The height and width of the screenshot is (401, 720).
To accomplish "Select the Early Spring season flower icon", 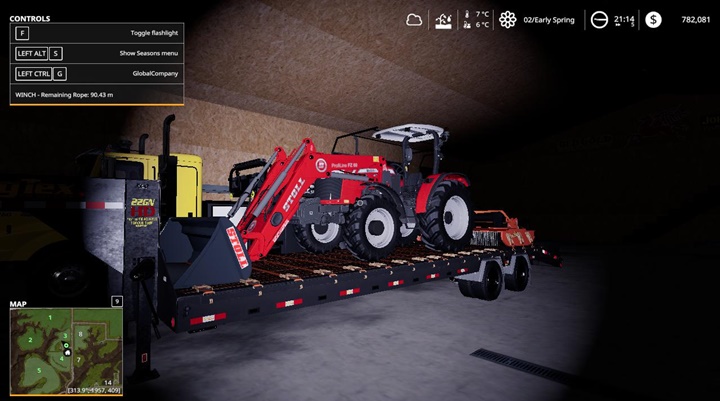I will (x=508, y=19).
